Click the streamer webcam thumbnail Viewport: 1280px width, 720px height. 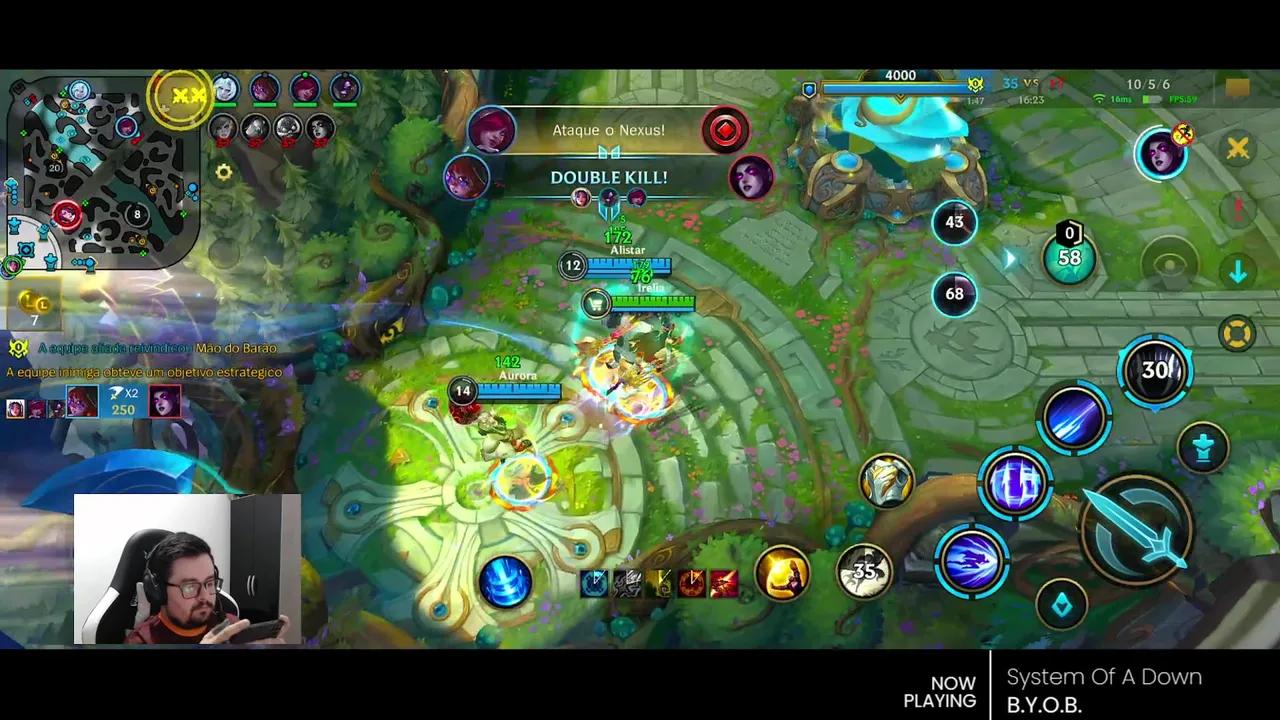[188, 570]
